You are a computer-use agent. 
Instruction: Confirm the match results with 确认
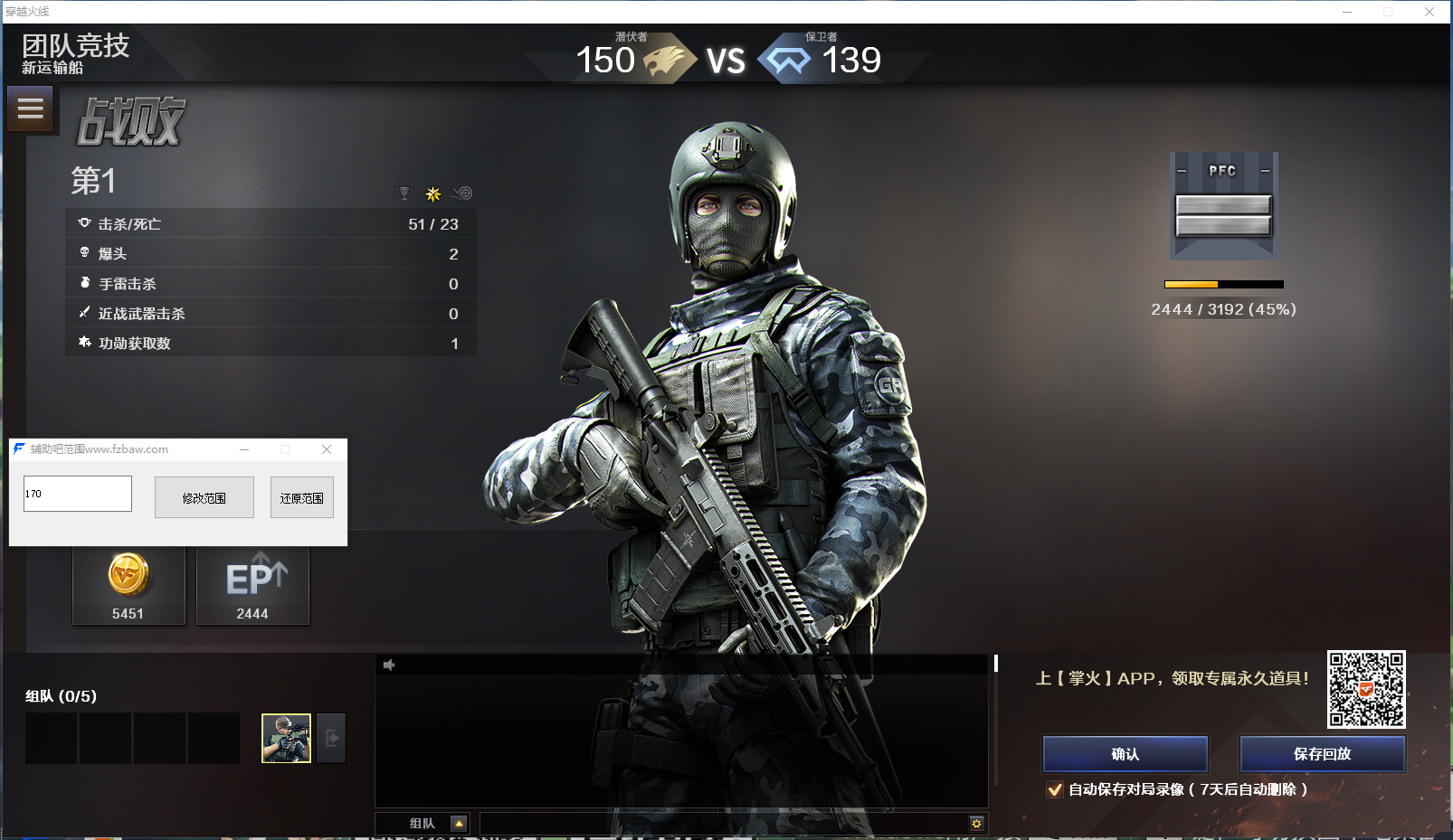(1125, 754)
